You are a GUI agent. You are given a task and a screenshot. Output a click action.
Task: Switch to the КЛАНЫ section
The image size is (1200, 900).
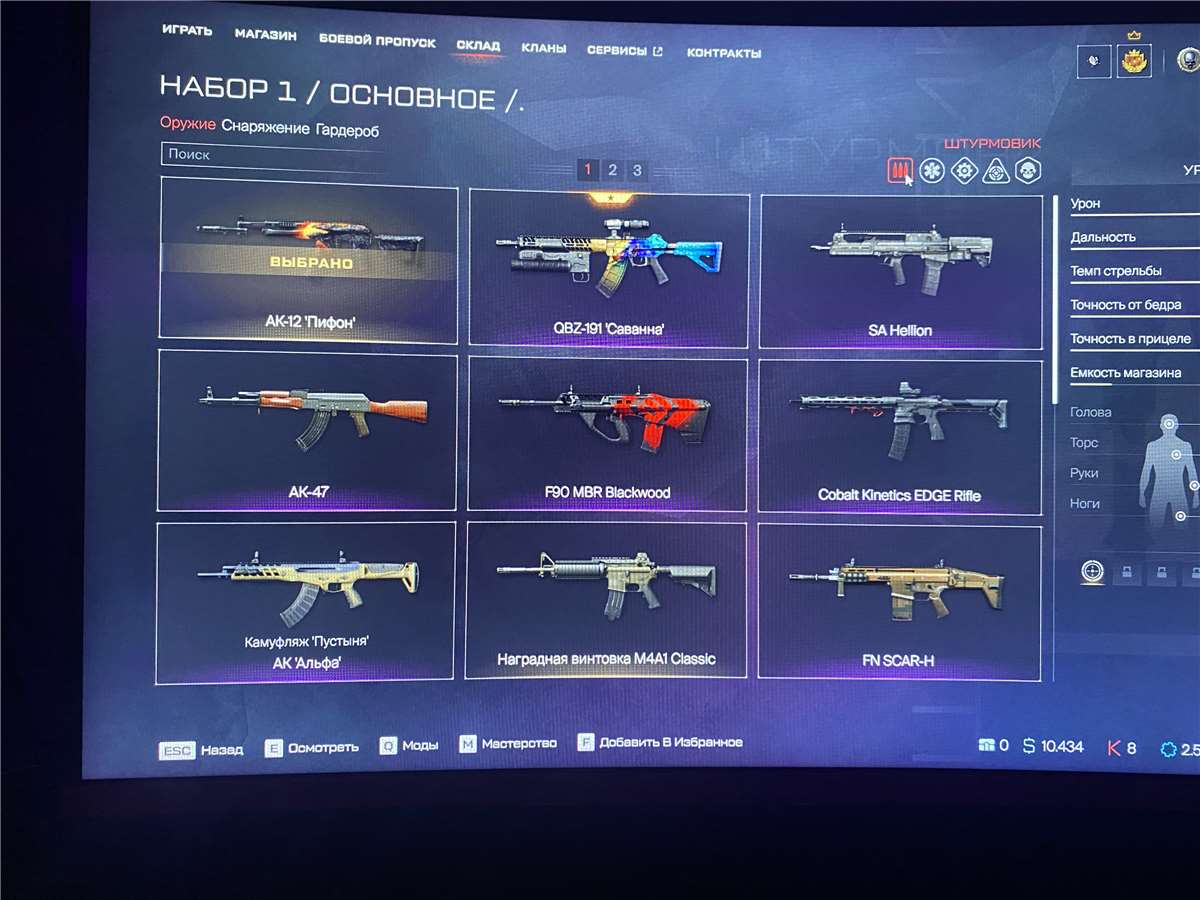[543, 48]
